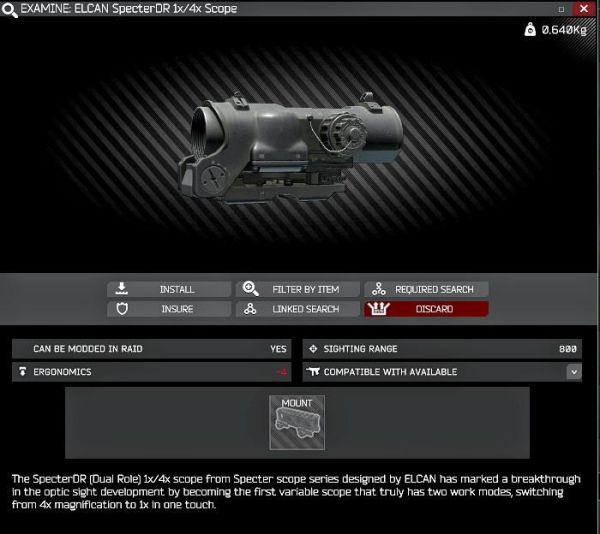Maximize the examine window
Image resolution: width=600 pixels, height=534 pixels.
(560, 8)
